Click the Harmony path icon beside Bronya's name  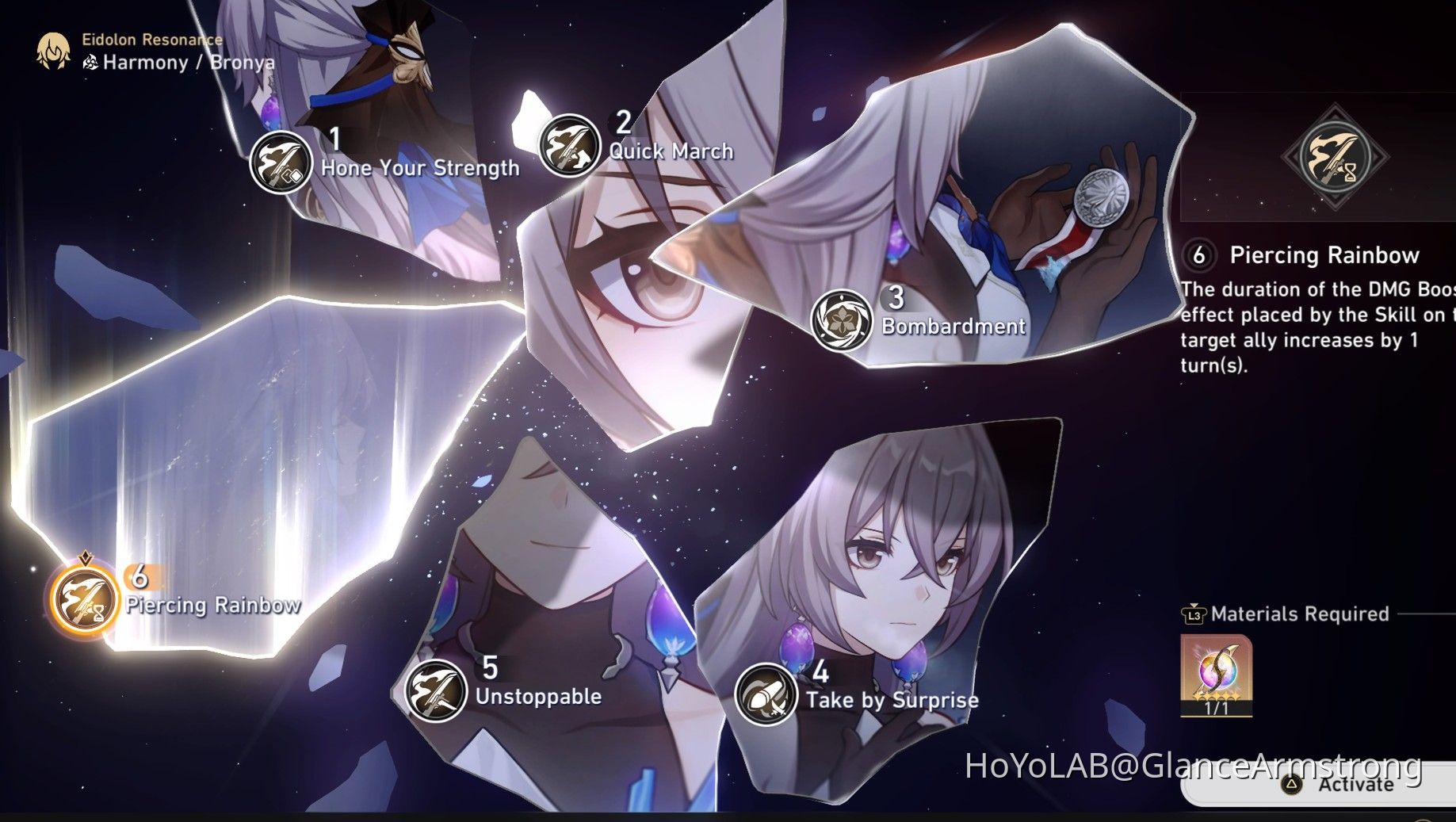click(x=90, y=62)
